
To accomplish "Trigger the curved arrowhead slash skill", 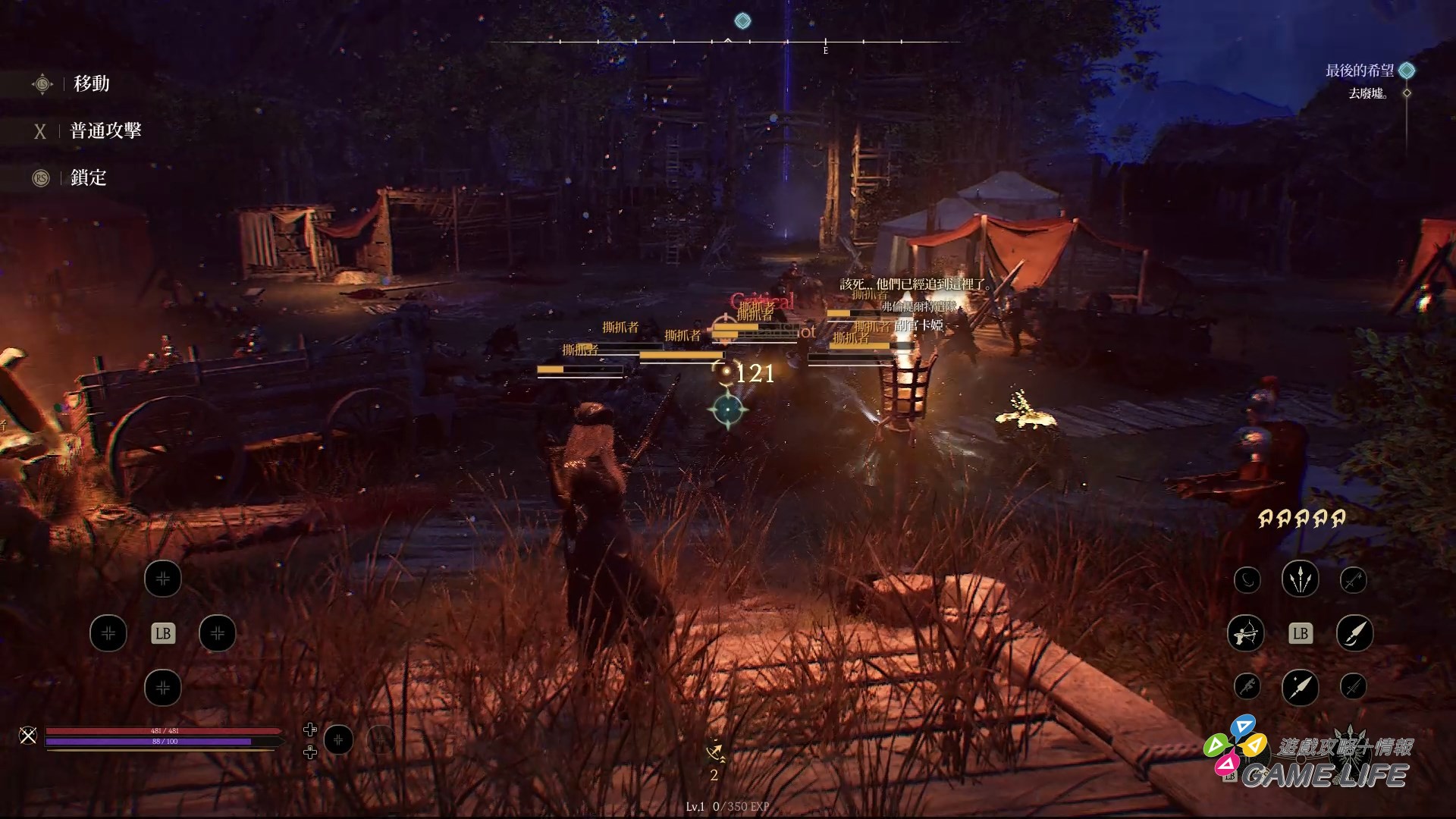I will pos(1354,633).
